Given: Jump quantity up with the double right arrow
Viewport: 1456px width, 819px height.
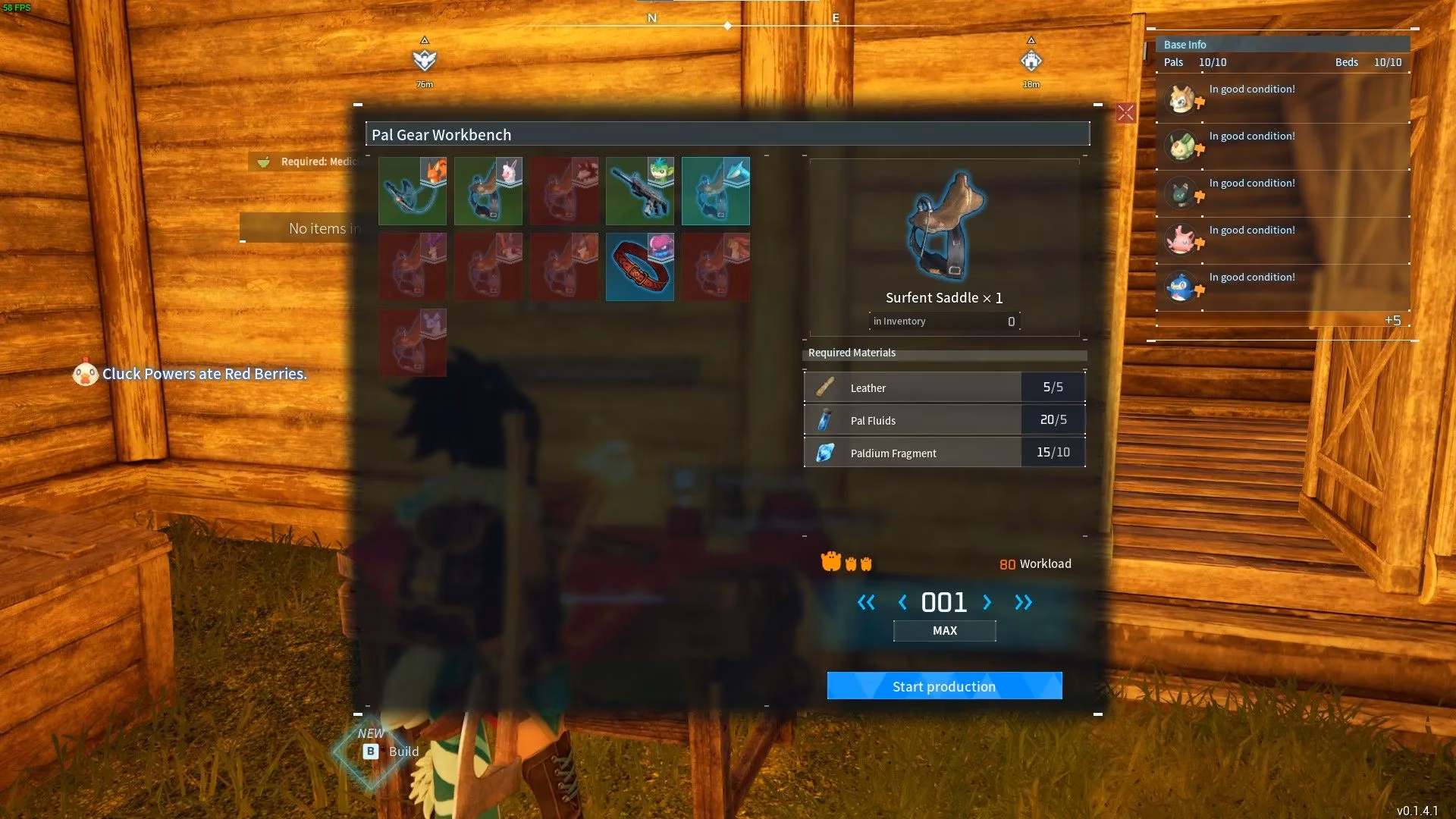Looking at the screenshot, I should 1023,602.
